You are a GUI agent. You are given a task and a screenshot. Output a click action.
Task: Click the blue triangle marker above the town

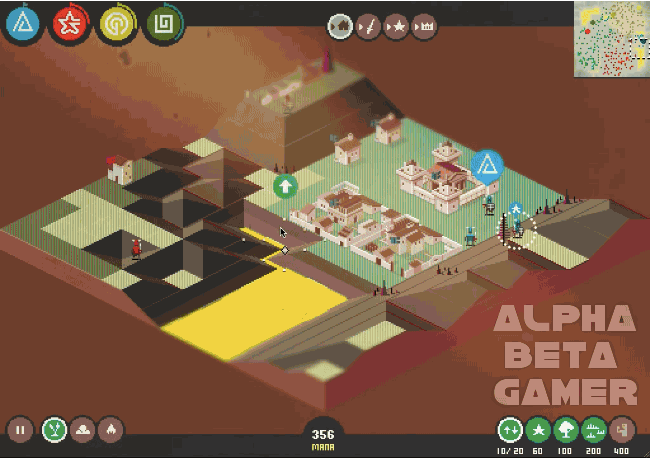click(x=487, y=164)
